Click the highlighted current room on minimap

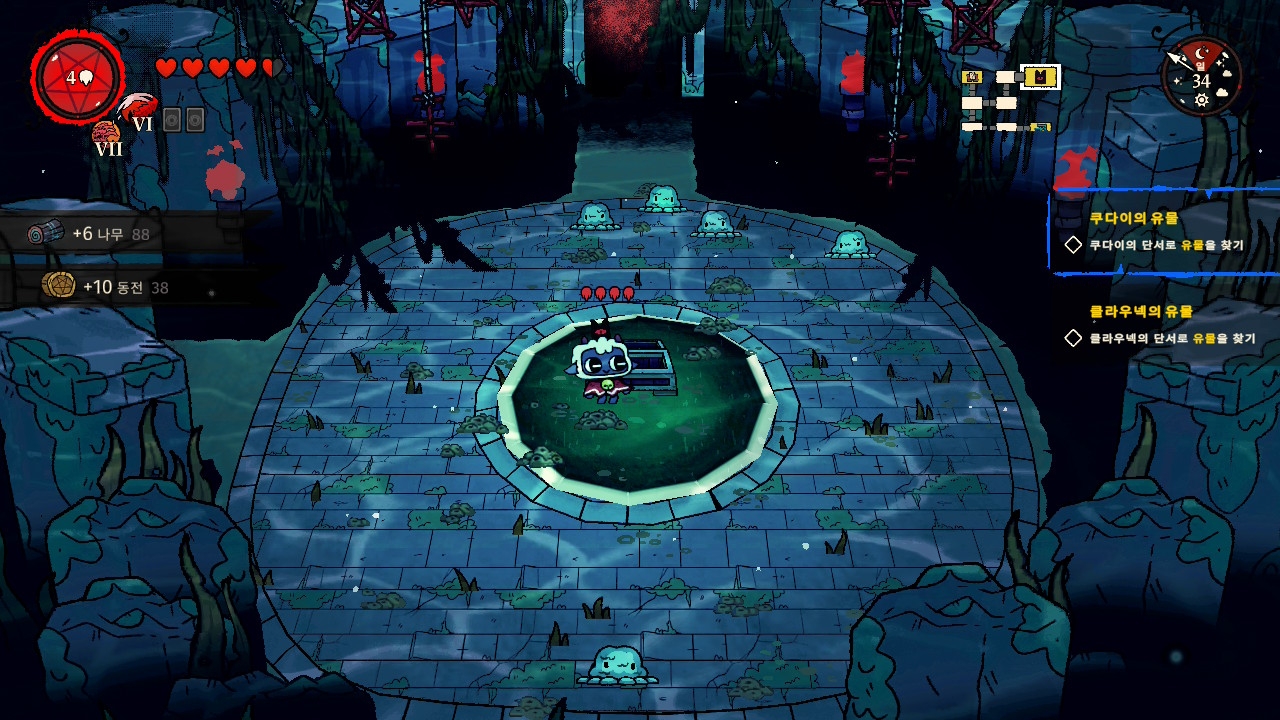click(1041, 77)
